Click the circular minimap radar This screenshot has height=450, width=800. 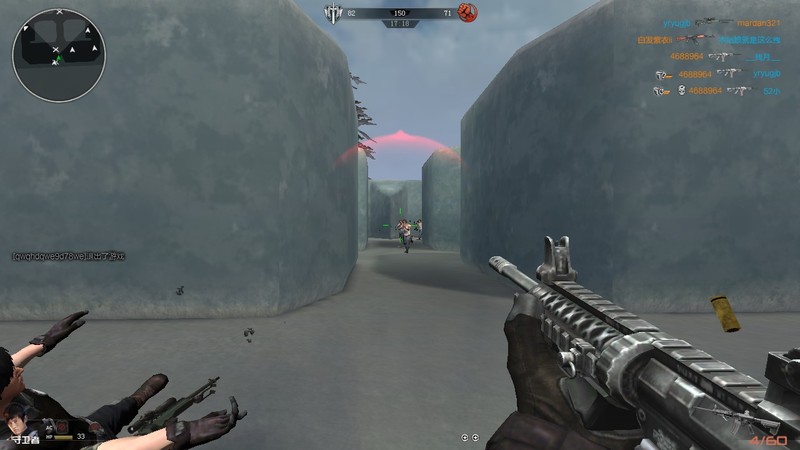(x=58, y=56)
